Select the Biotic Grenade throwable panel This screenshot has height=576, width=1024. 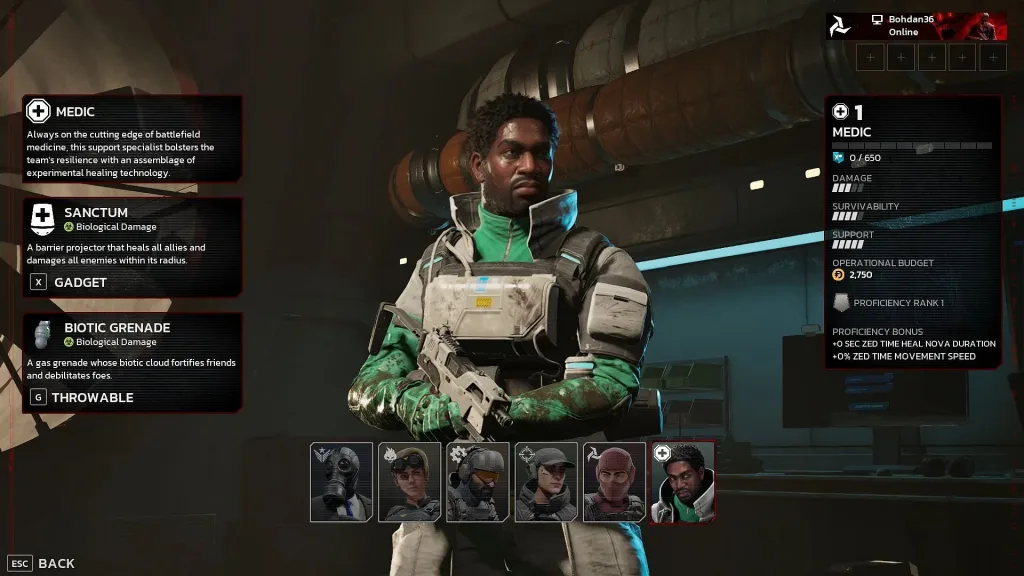point(132,362)
